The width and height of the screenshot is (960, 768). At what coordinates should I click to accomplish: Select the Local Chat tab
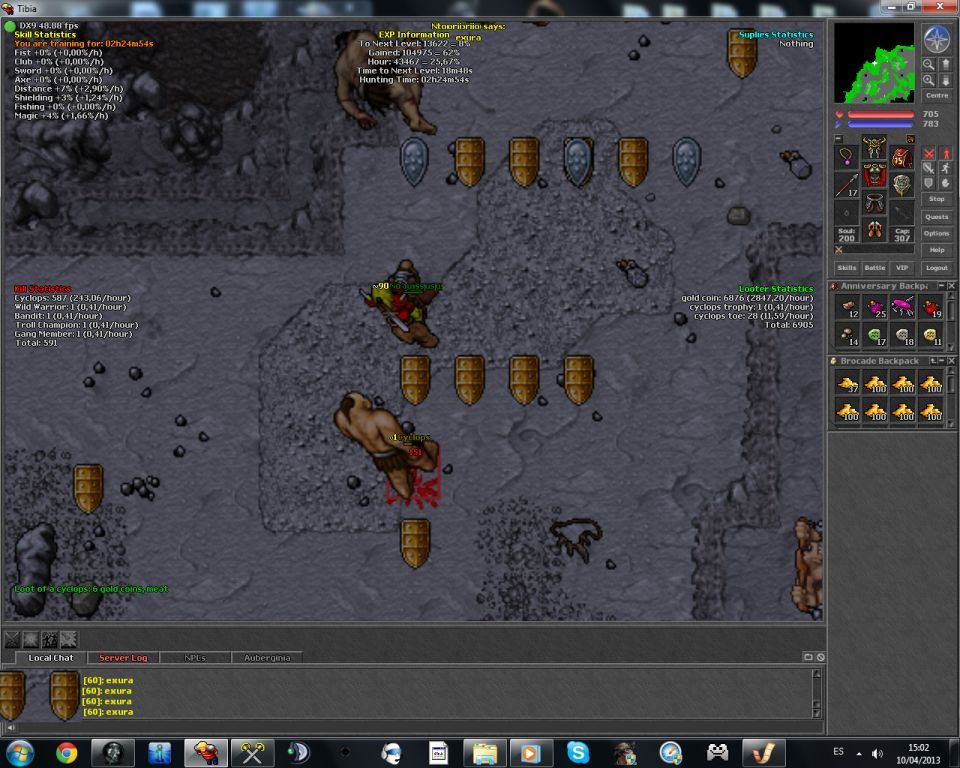[x=51, y=658]
